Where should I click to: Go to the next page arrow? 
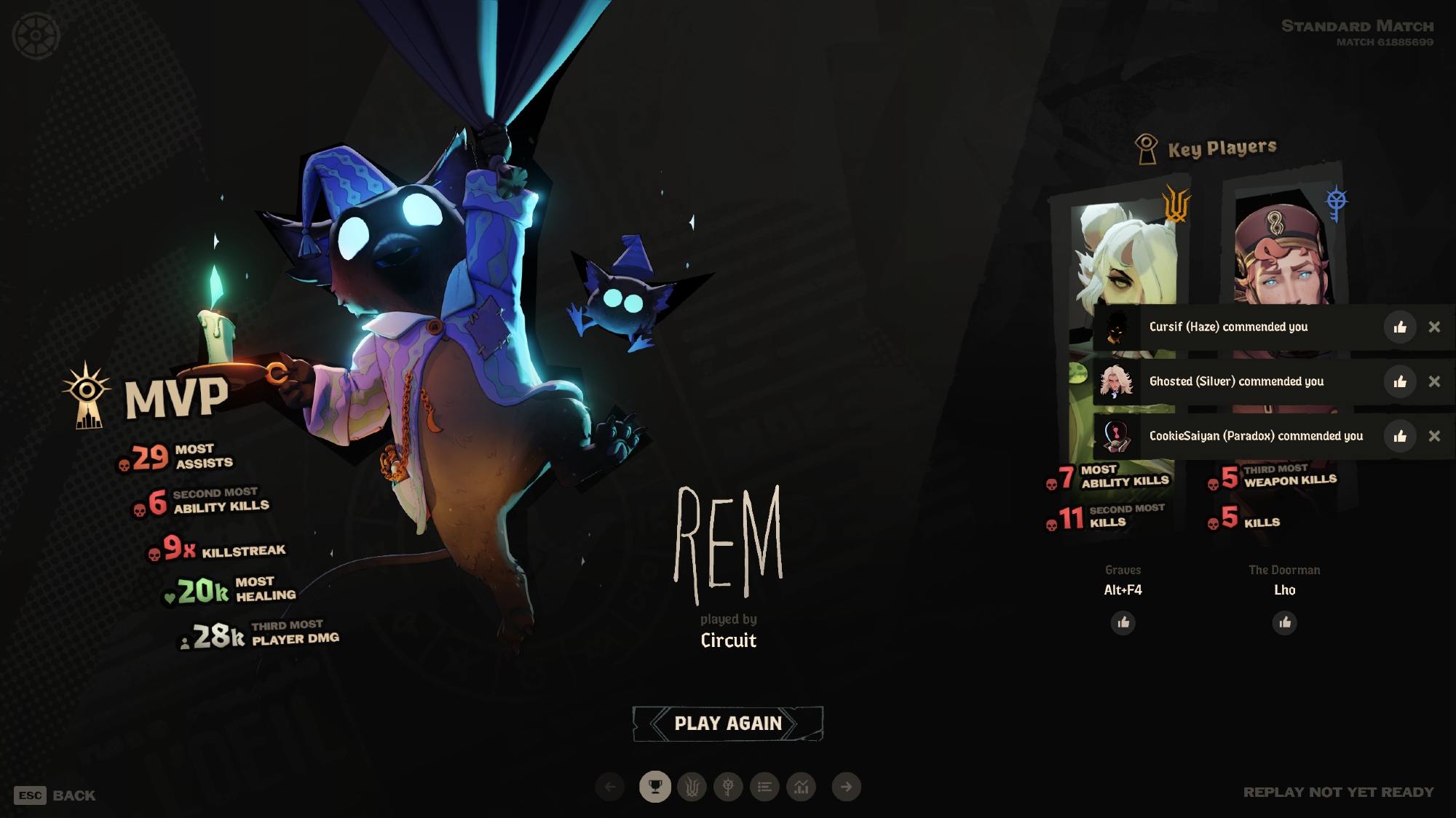(x=846, y=787)
